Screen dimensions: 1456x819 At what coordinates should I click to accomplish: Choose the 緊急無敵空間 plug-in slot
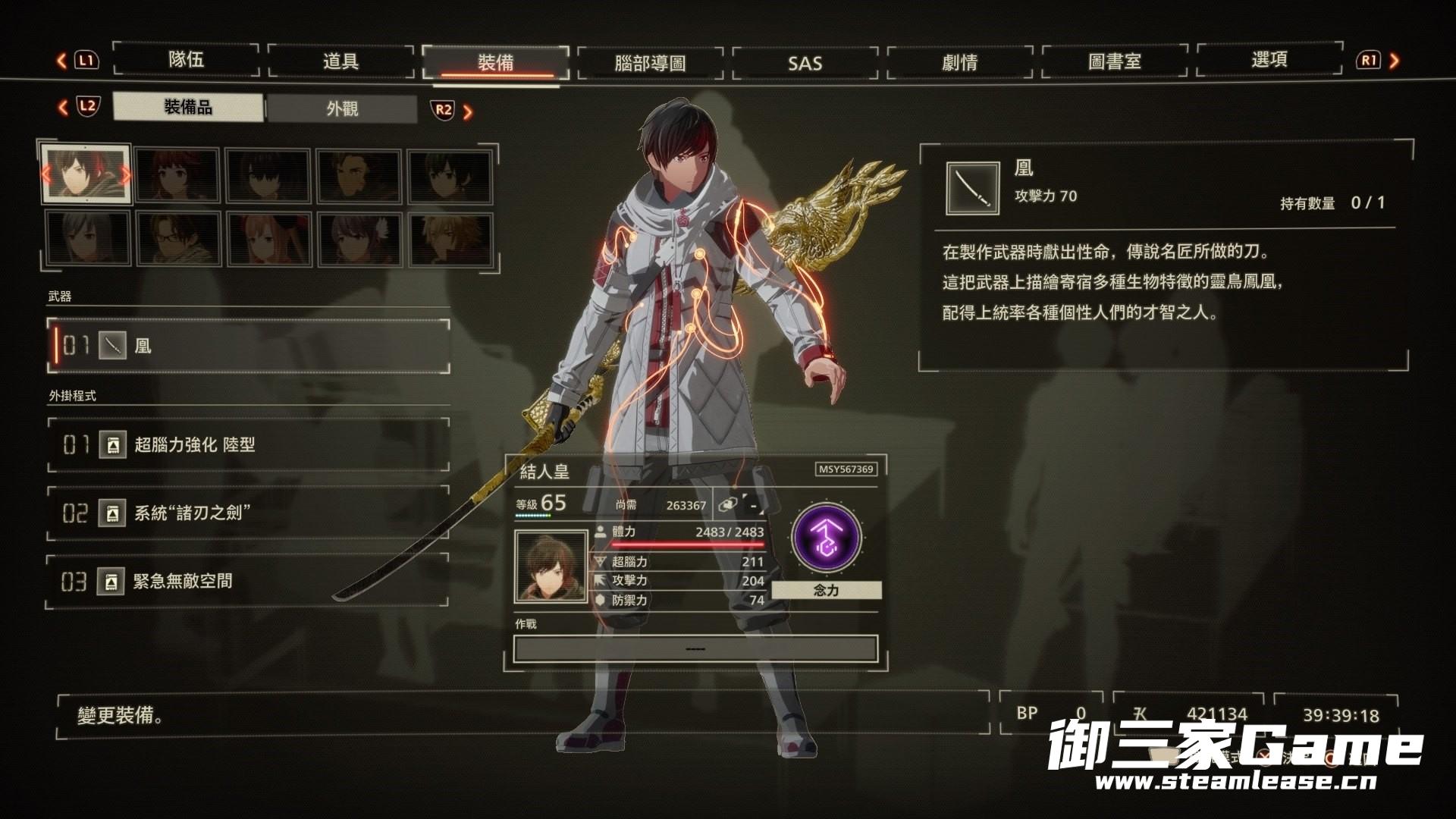[x=250, y=582]
